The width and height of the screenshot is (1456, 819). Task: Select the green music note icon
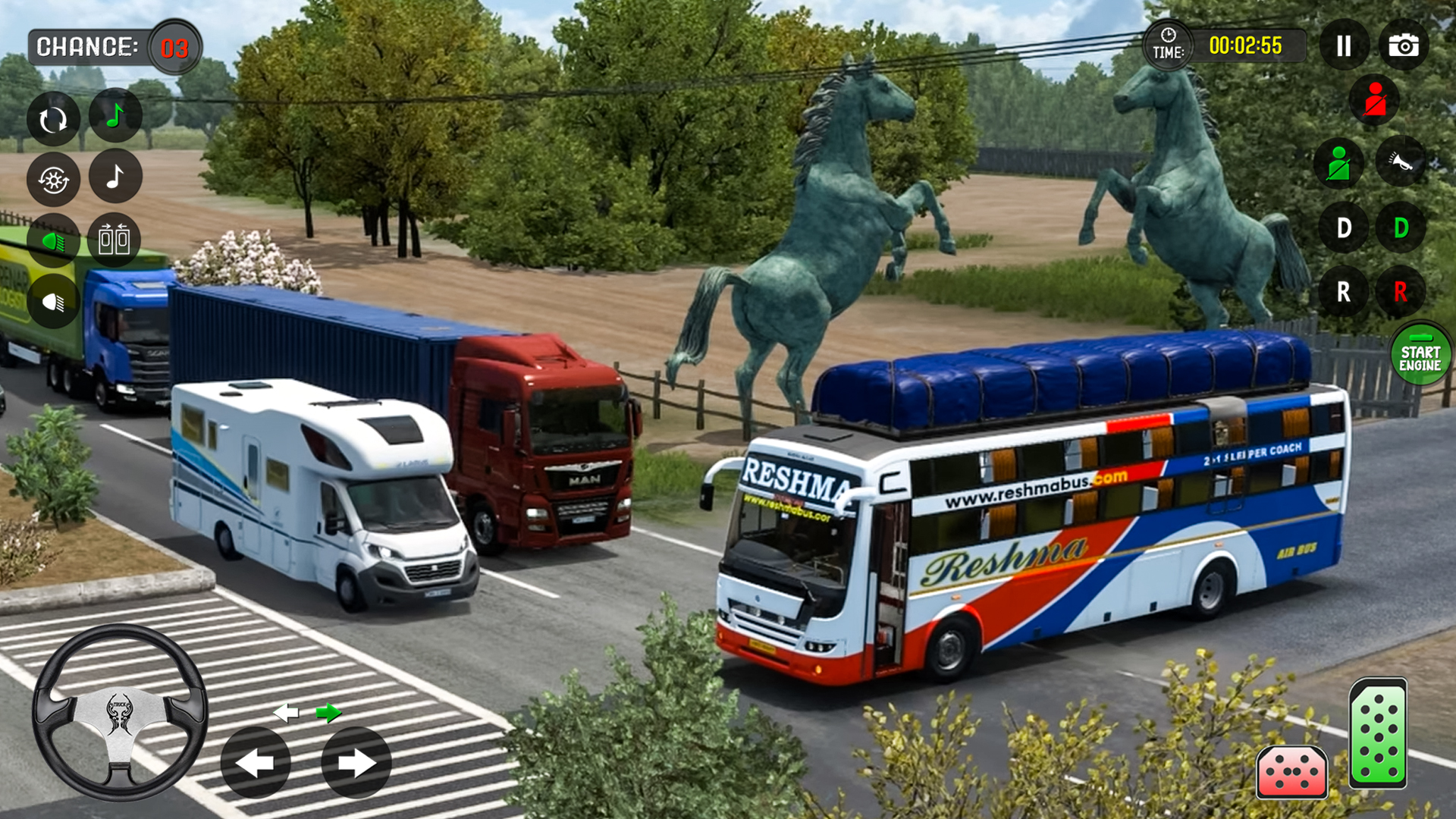pos(115,115)
